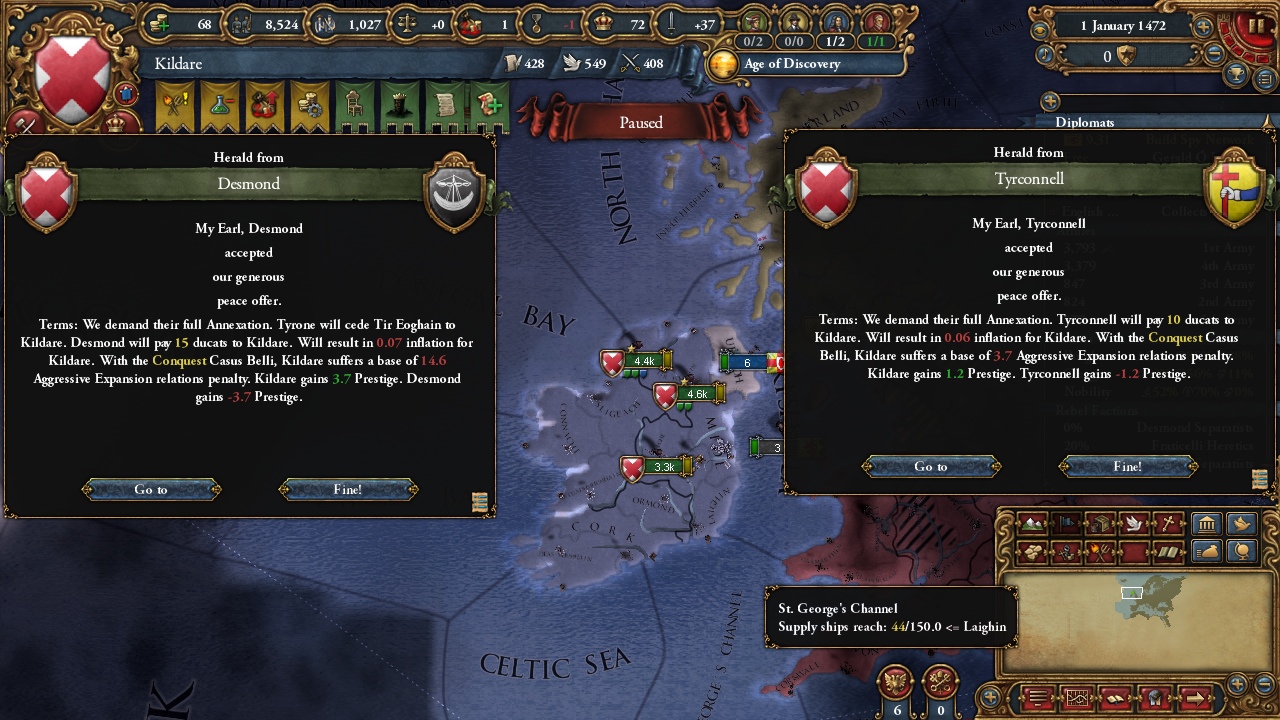Expand the Diplomats panel plus button

[1049, 100]
